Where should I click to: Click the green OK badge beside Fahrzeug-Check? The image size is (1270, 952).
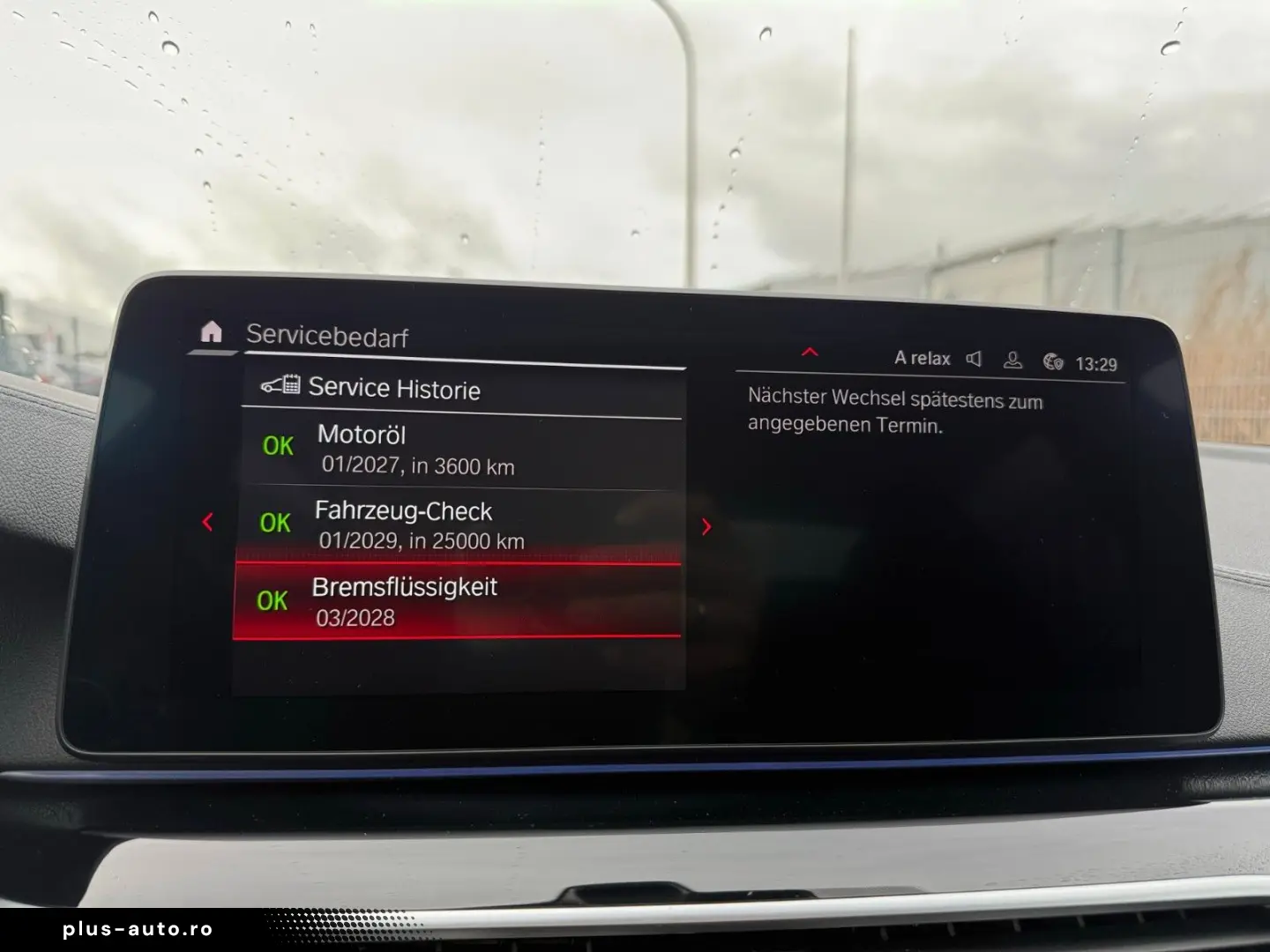coord(276,523)
